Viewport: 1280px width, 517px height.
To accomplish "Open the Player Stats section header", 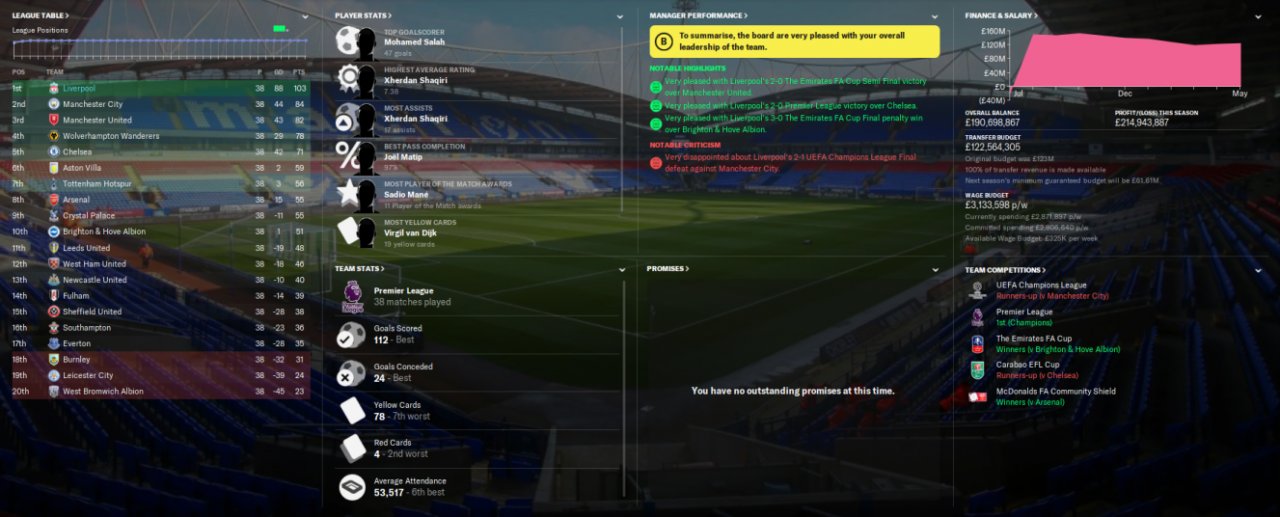I will coord(363,16).
